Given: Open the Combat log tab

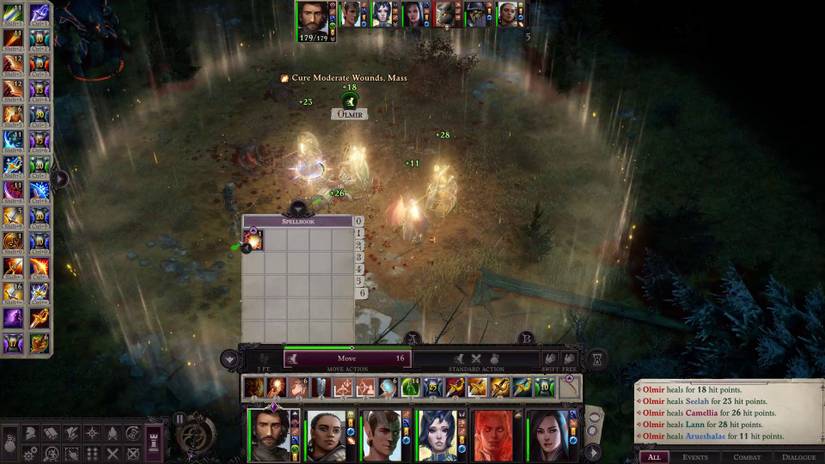Looking at the screenshot, I should click(x=746, y=457).
